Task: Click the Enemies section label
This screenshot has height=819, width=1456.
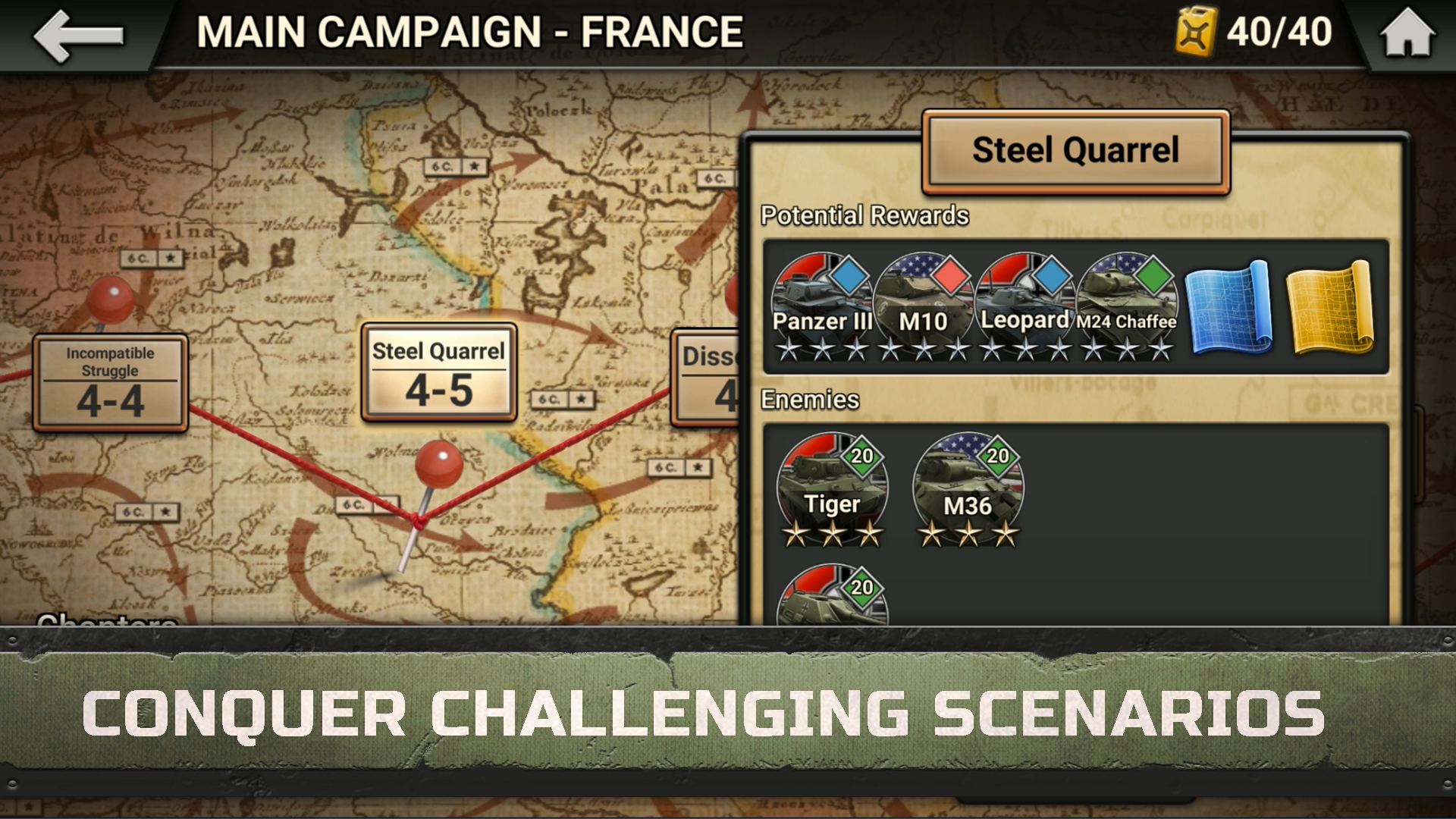Action: tap(808, 400)
